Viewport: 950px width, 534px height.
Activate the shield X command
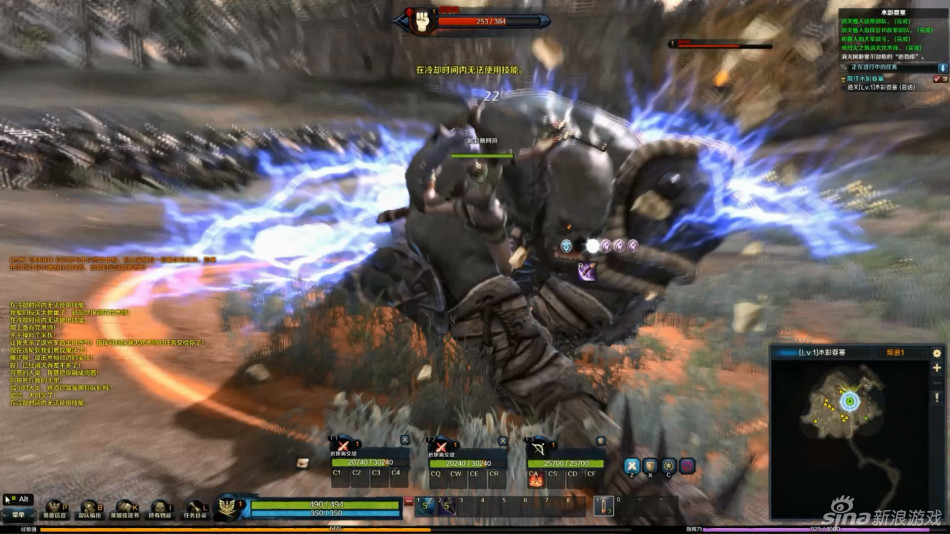point(650,466)
